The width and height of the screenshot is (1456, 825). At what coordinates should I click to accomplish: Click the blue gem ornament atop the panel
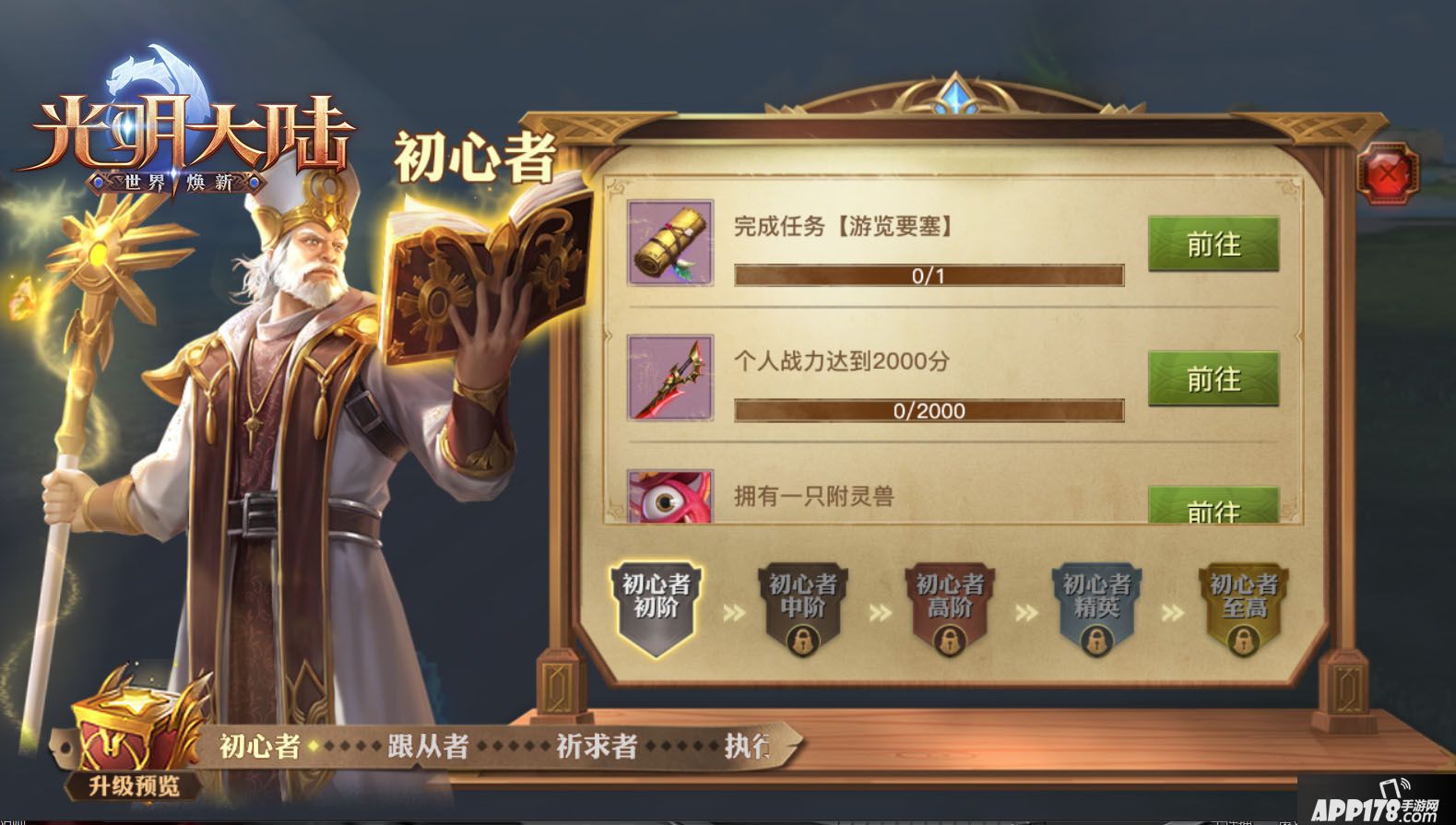pyautogui.click(x=954, y=94)
